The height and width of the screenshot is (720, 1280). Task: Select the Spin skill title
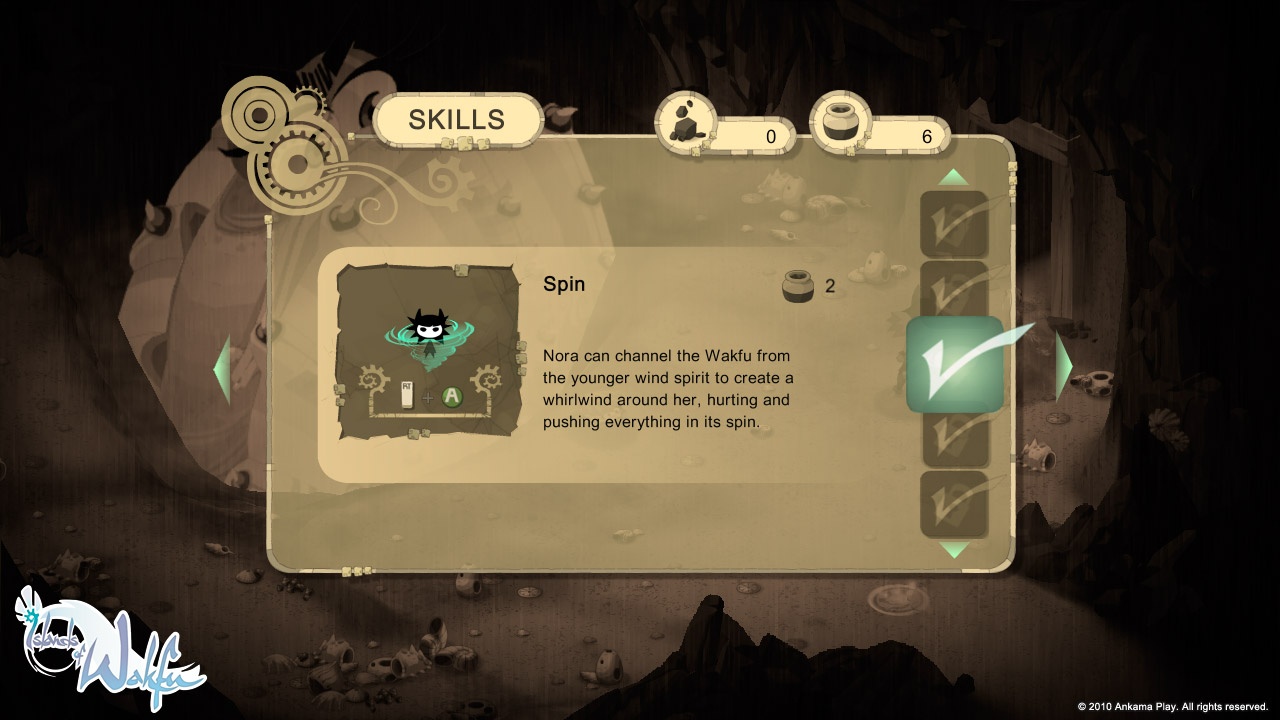point(562,284)
